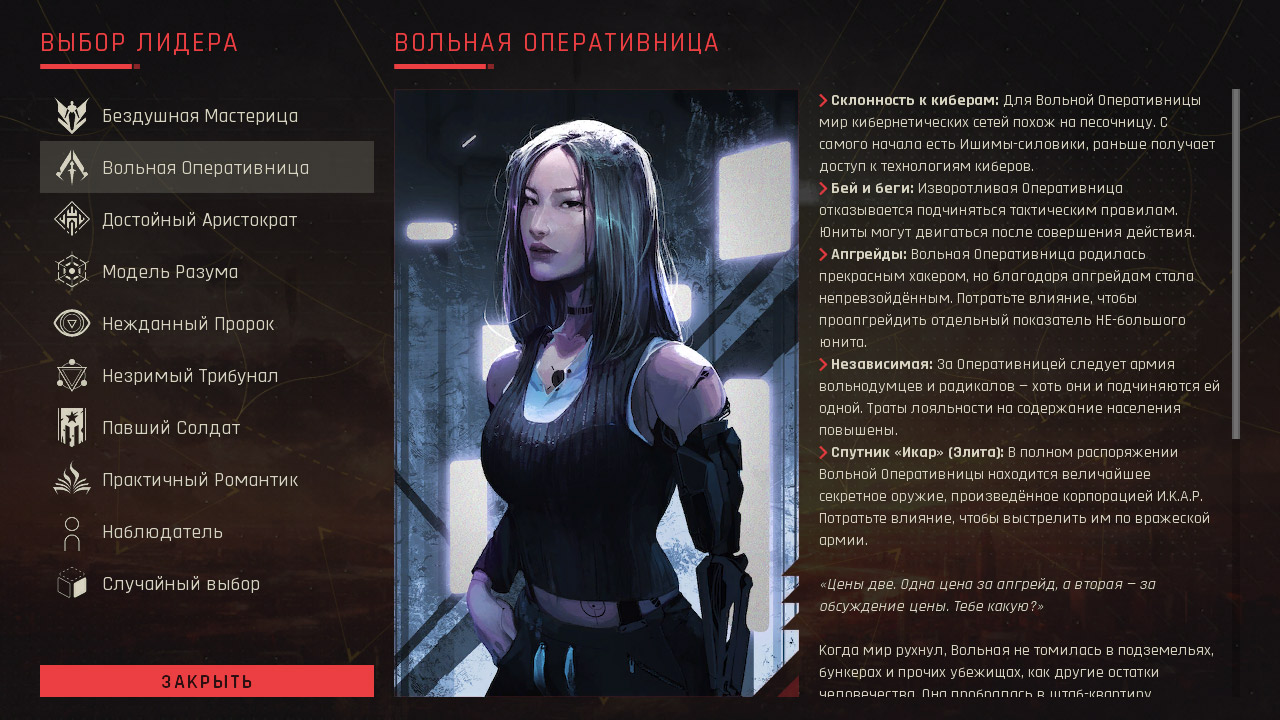The image size is (1280, 720).
Task: Select the Нежданный Пророк eye icon
Action: pyautogui.click(x=70, y=323)
